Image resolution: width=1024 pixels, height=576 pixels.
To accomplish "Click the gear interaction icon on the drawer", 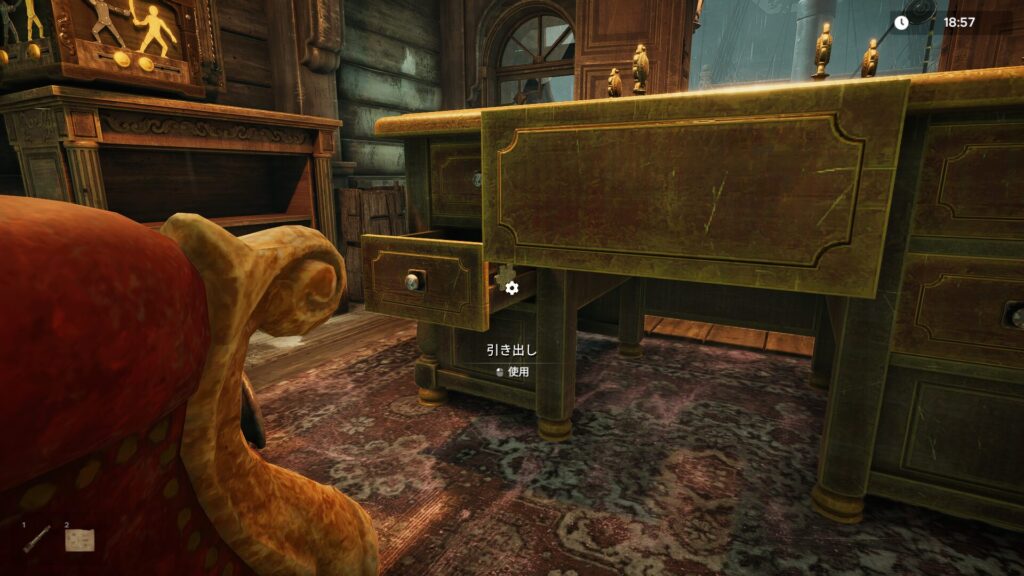I will (512, 288).
